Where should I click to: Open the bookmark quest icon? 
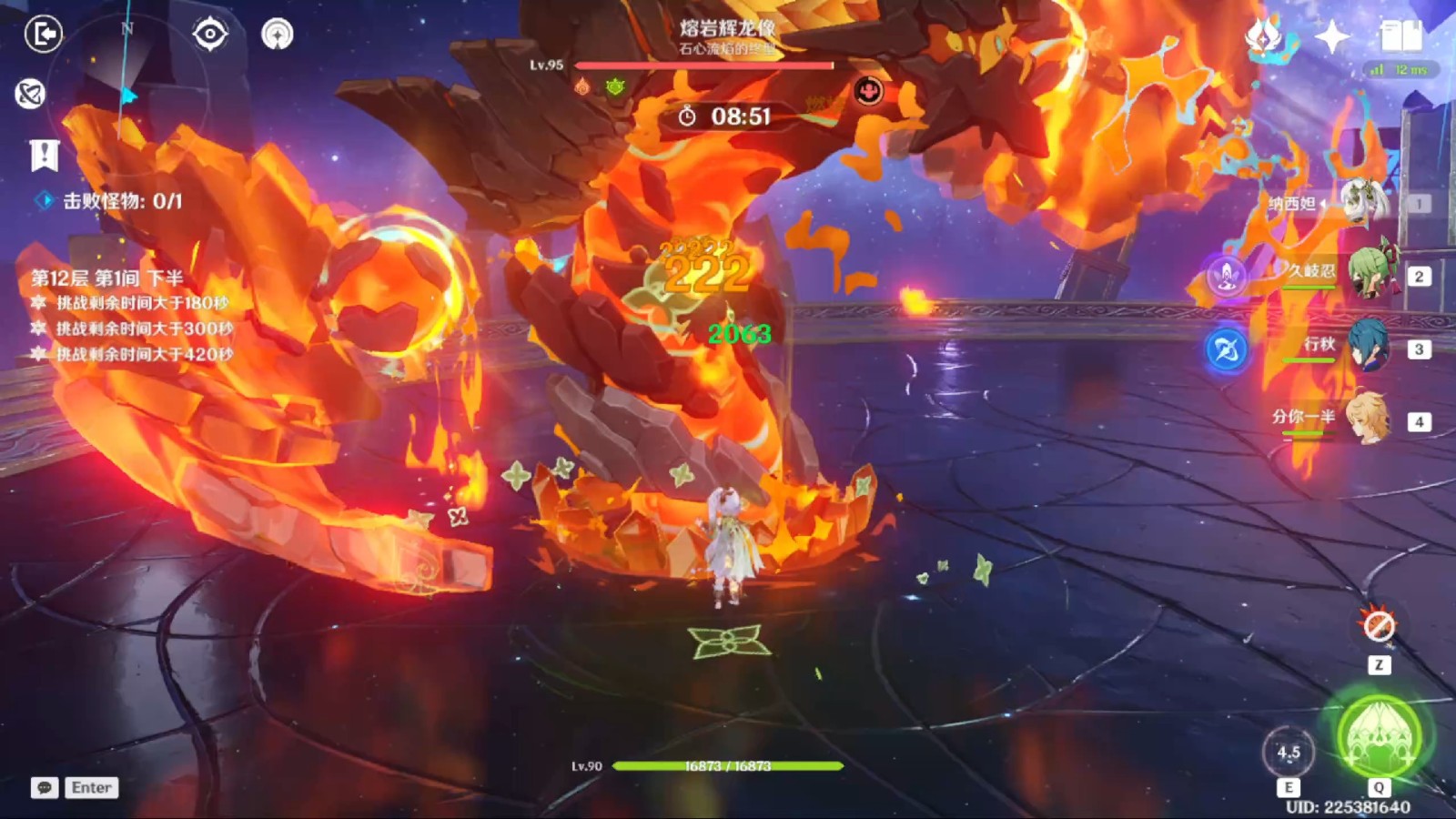coord(44,156)
